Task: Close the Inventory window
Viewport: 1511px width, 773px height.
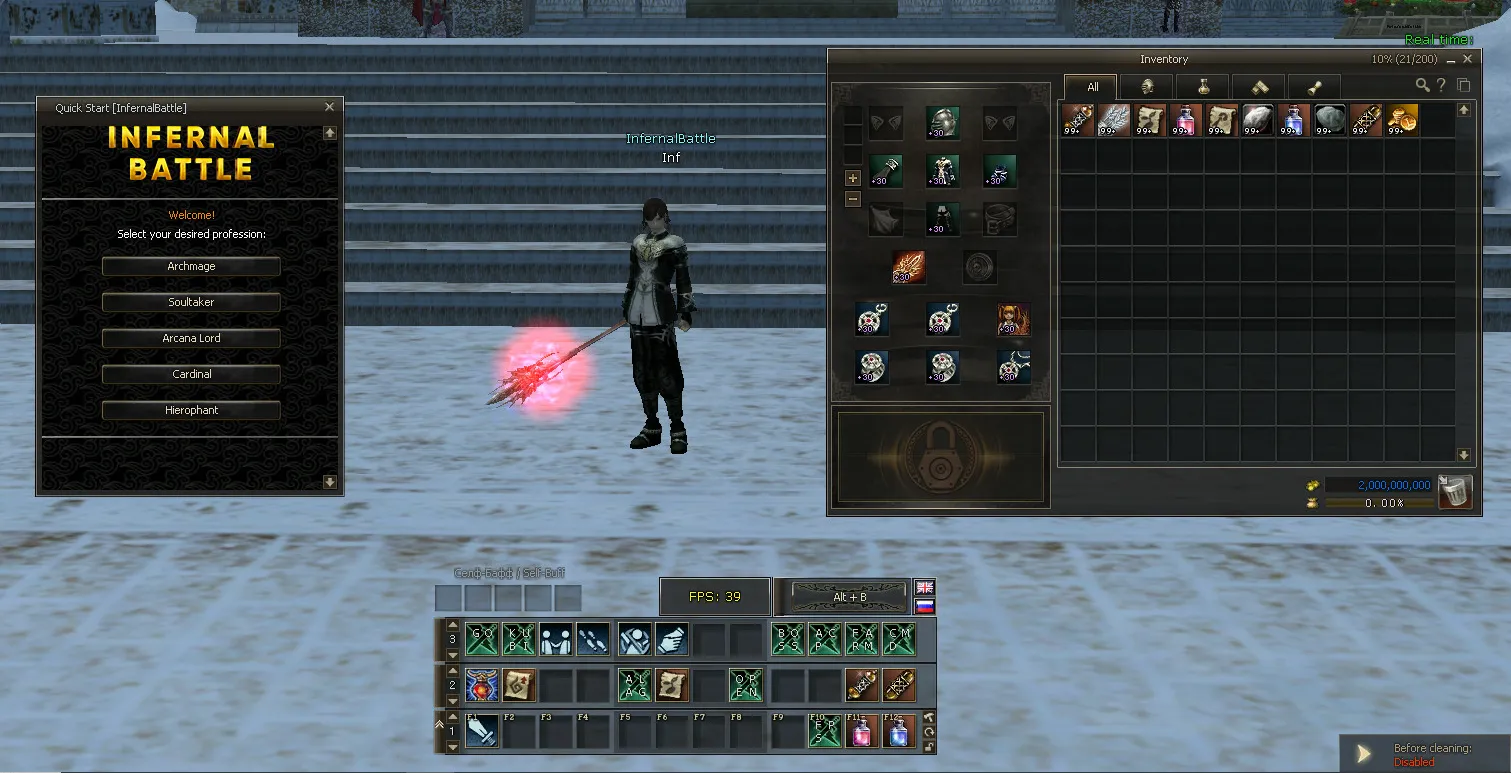Action: click(x=1468, y=60)
